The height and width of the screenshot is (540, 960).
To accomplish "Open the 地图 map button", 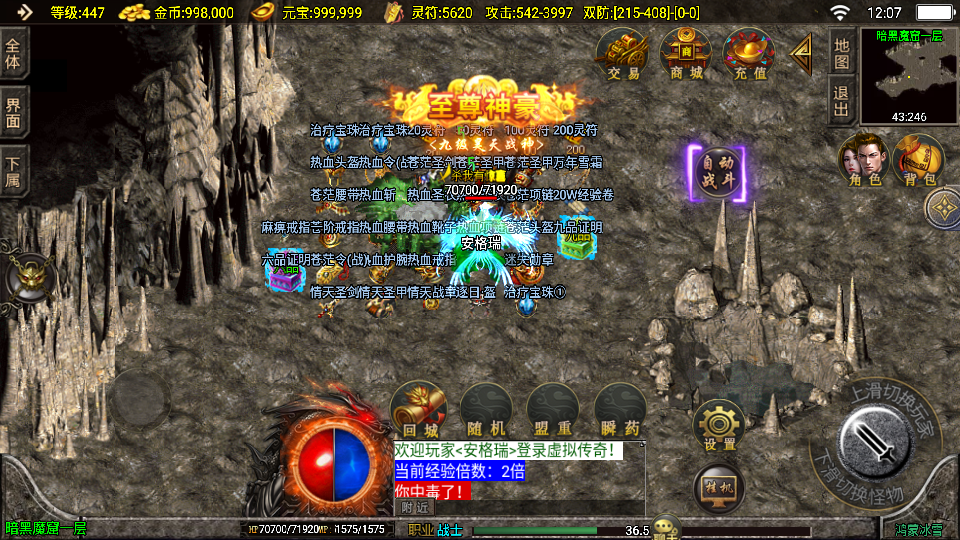I will [x=841, y=53].
